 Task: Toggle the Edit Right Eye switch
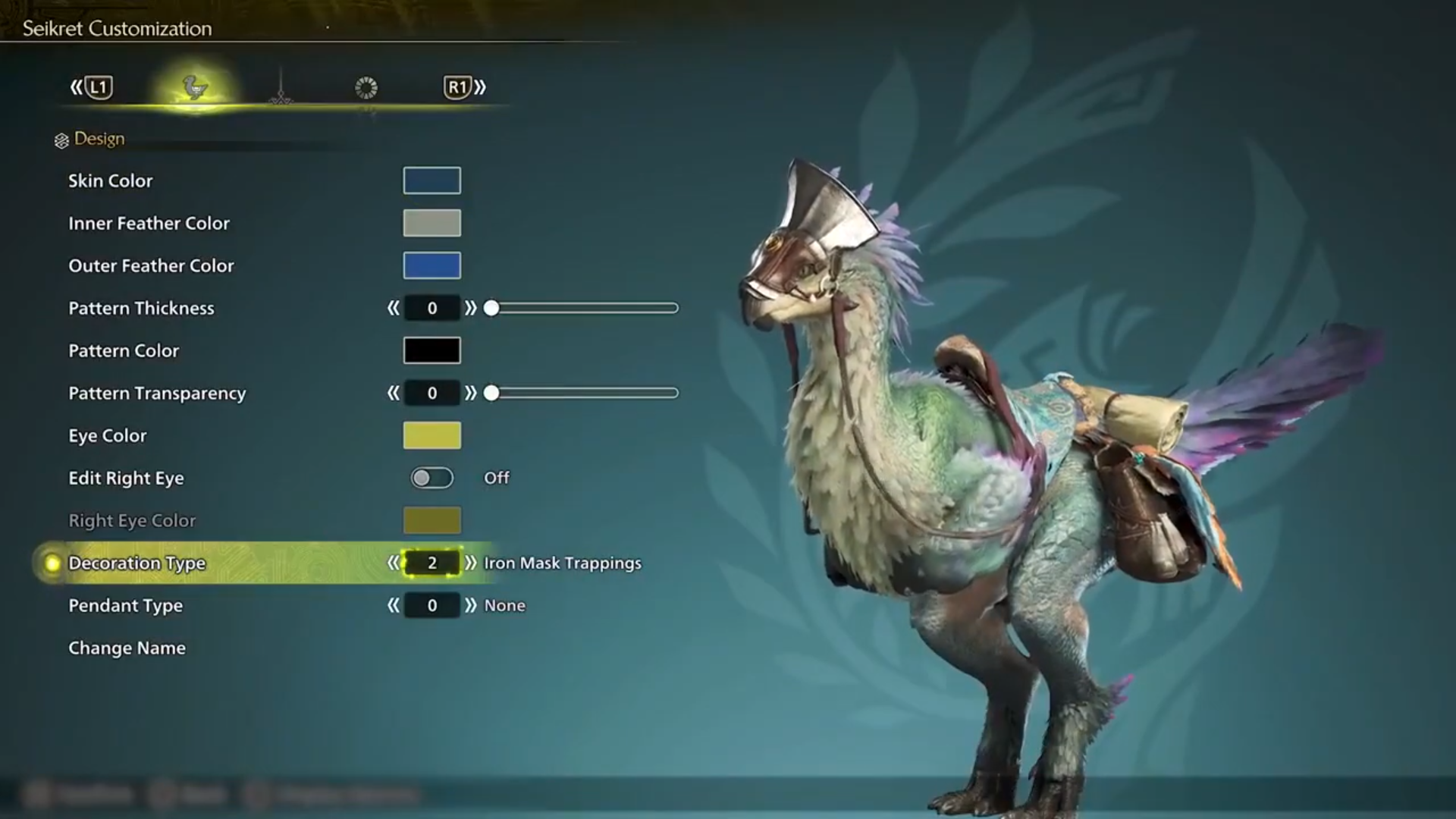pyautogui.click(x=431, y=478)
